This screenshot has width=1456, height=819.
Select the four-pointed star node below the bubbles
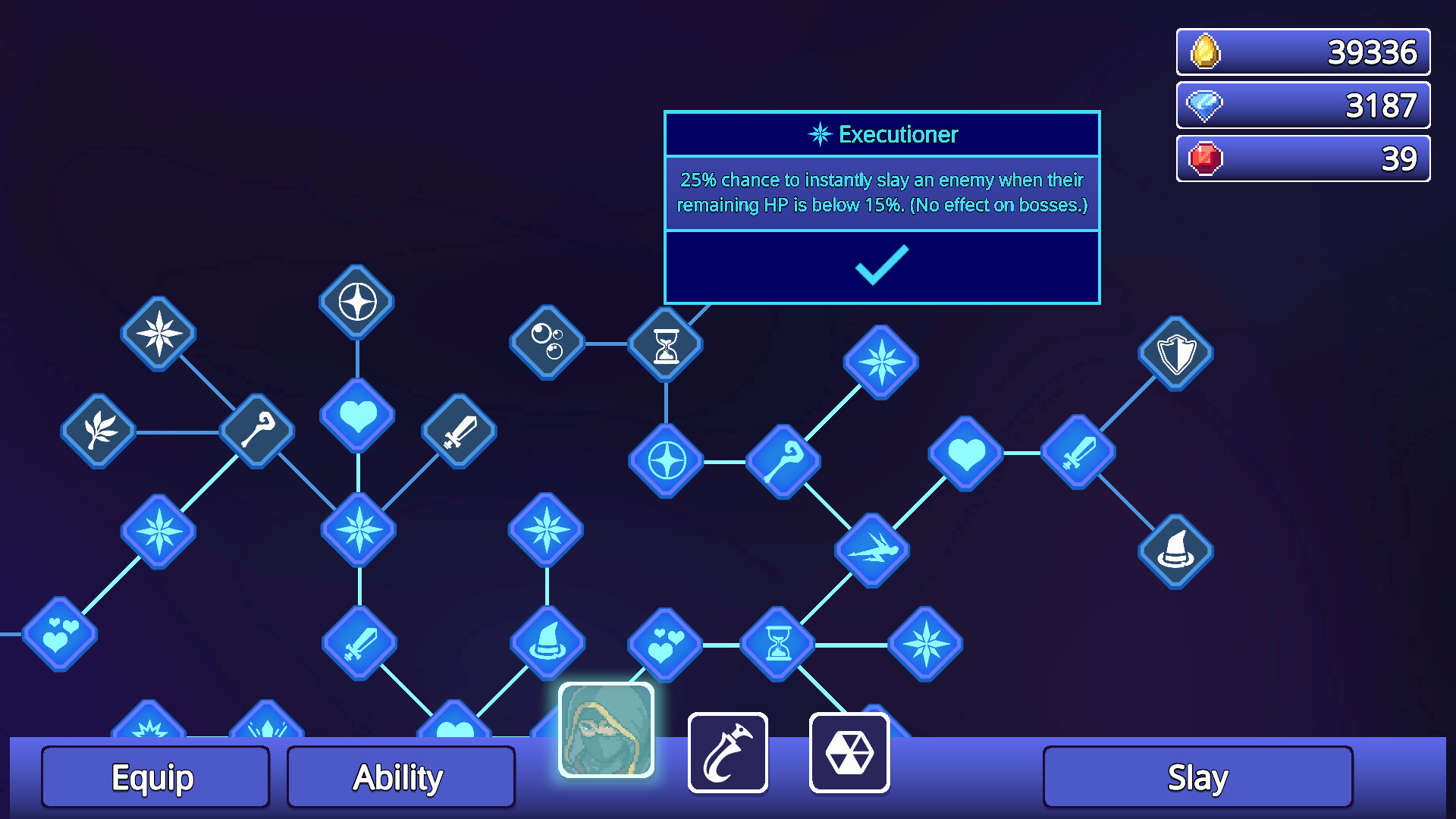(665, 459)
